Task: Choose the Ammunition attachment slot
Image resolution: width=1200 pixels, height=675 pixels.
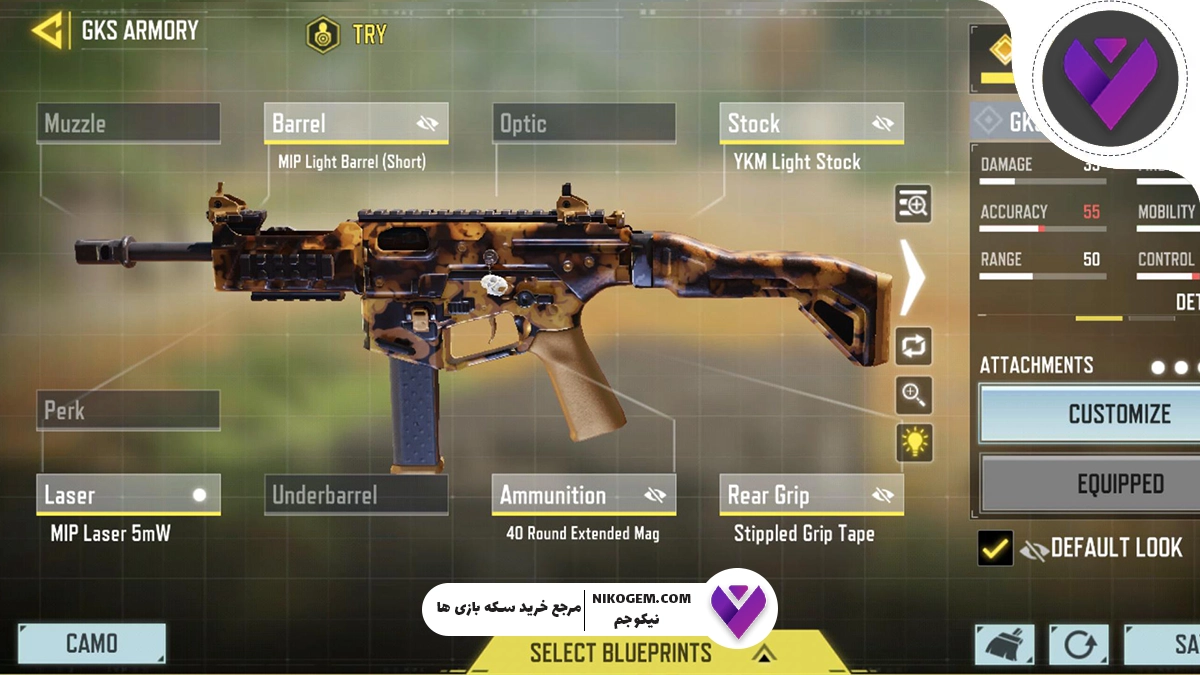Action: pos(565,495)
